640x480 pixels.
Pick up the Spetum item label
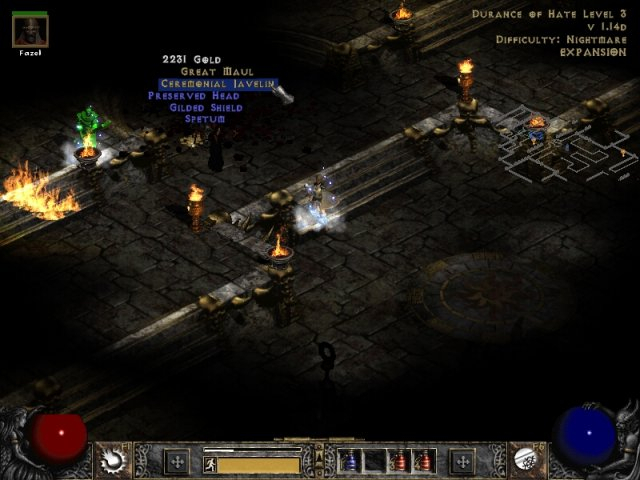tap(205, 119)
